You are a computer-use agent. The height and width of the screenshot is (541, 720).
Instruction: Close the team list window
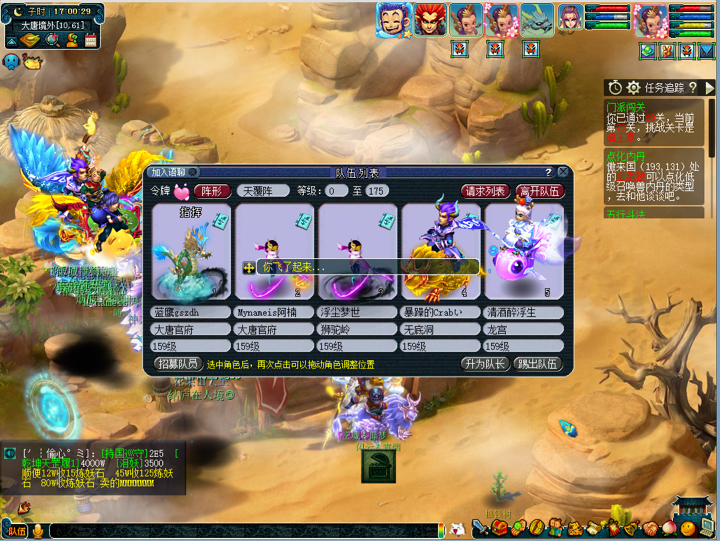563,172
